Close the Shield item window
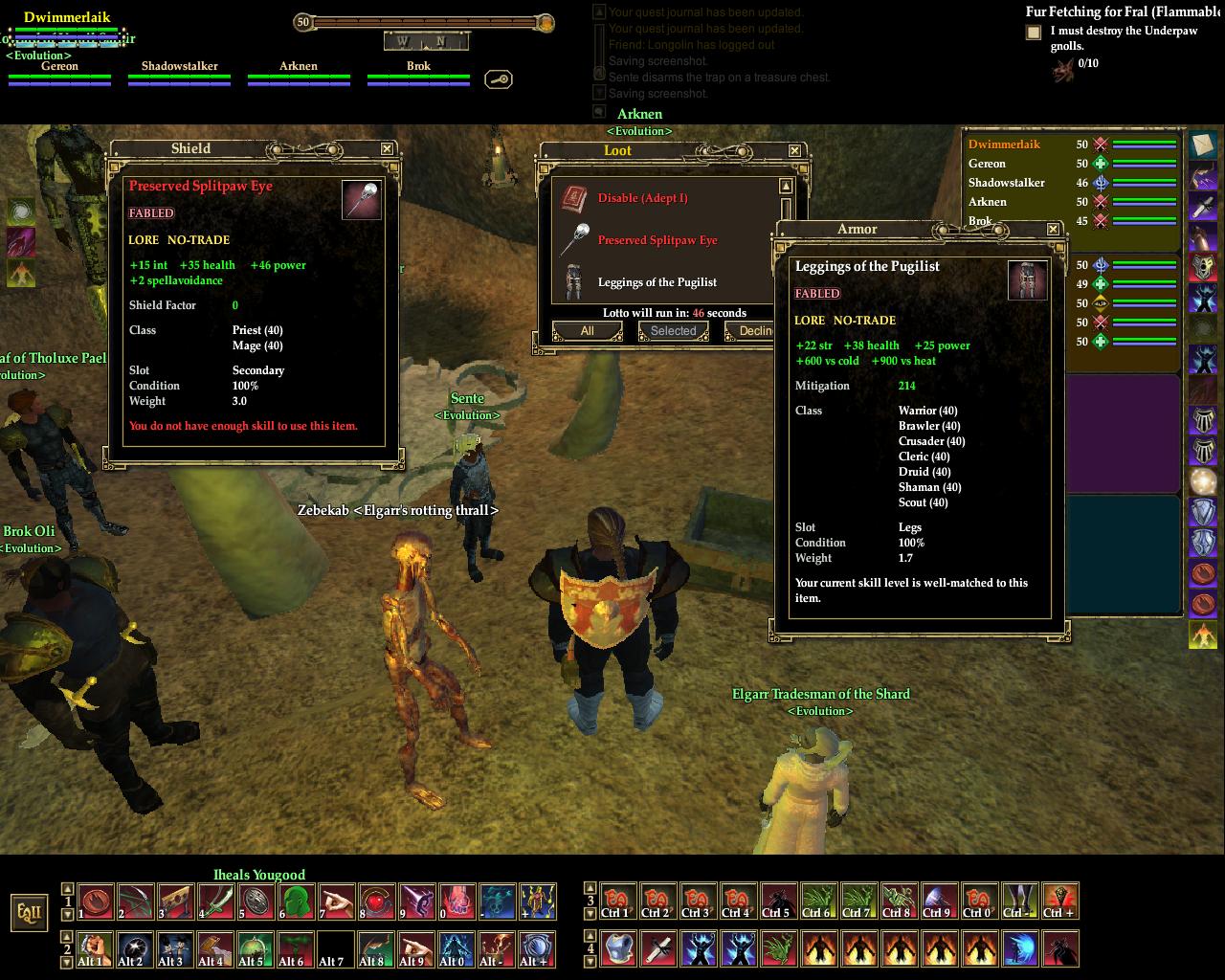This screenshot has width=1225, height=980. coord(387,148)
